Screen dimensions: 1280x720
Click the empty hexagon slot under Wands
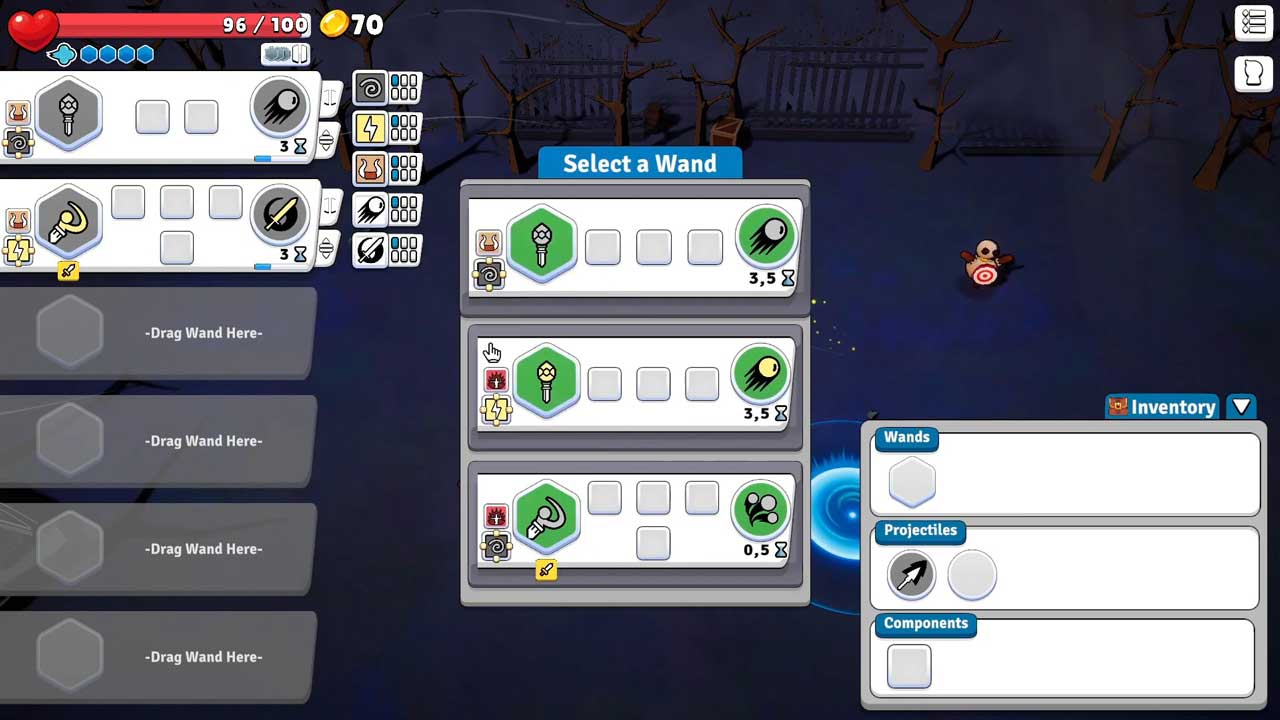pos(911,483)
